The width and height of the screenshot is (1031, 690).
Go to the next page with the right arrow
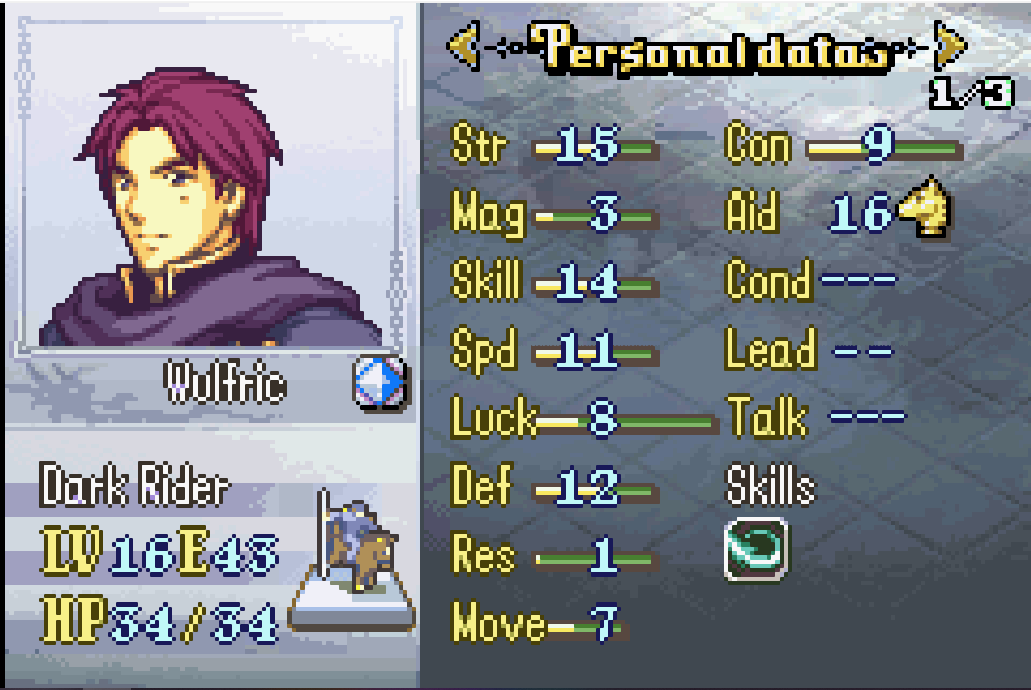tap(950, 46)
